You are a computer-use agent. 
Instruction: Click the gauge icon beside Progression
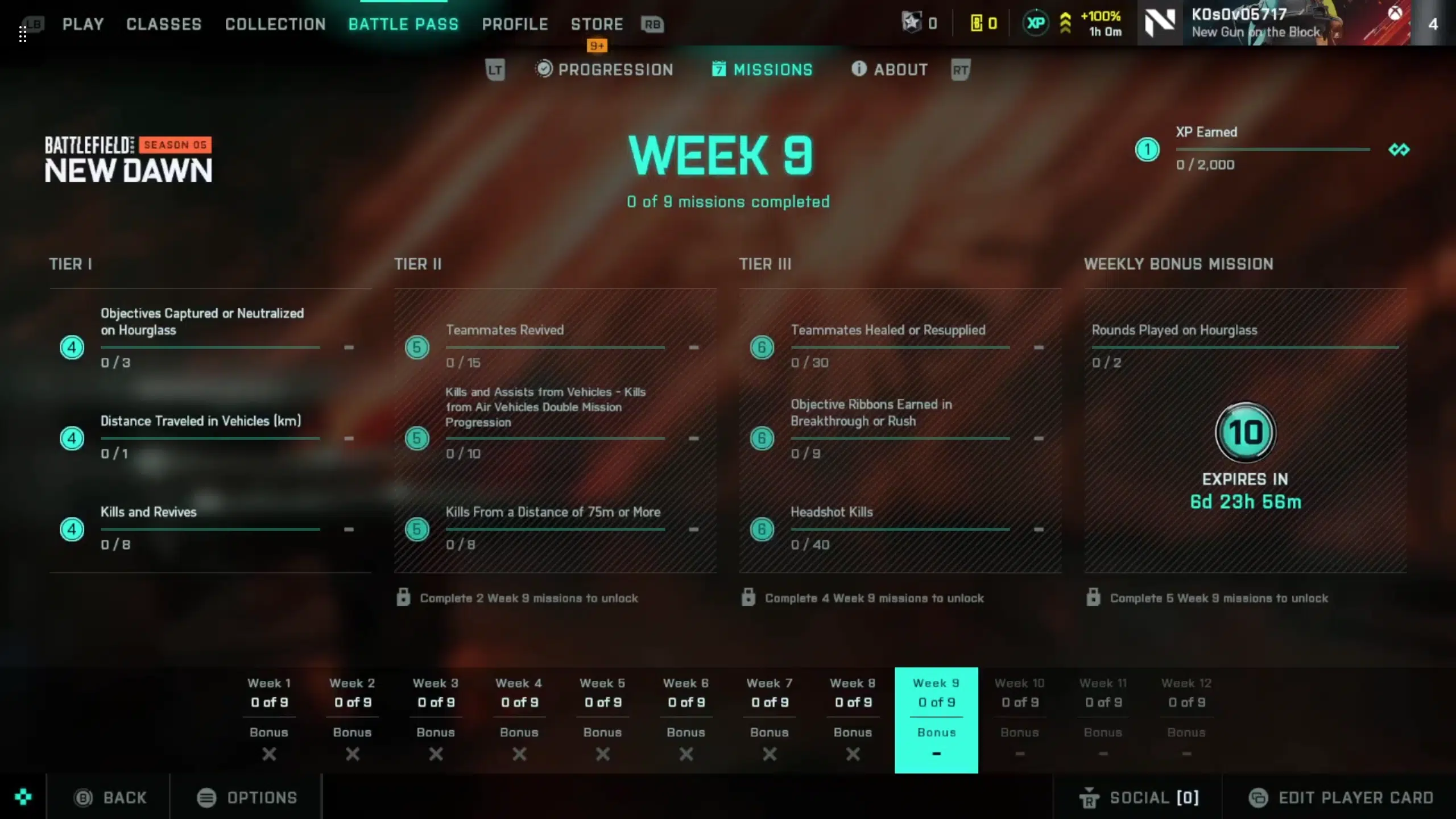(x=544, y=69)
